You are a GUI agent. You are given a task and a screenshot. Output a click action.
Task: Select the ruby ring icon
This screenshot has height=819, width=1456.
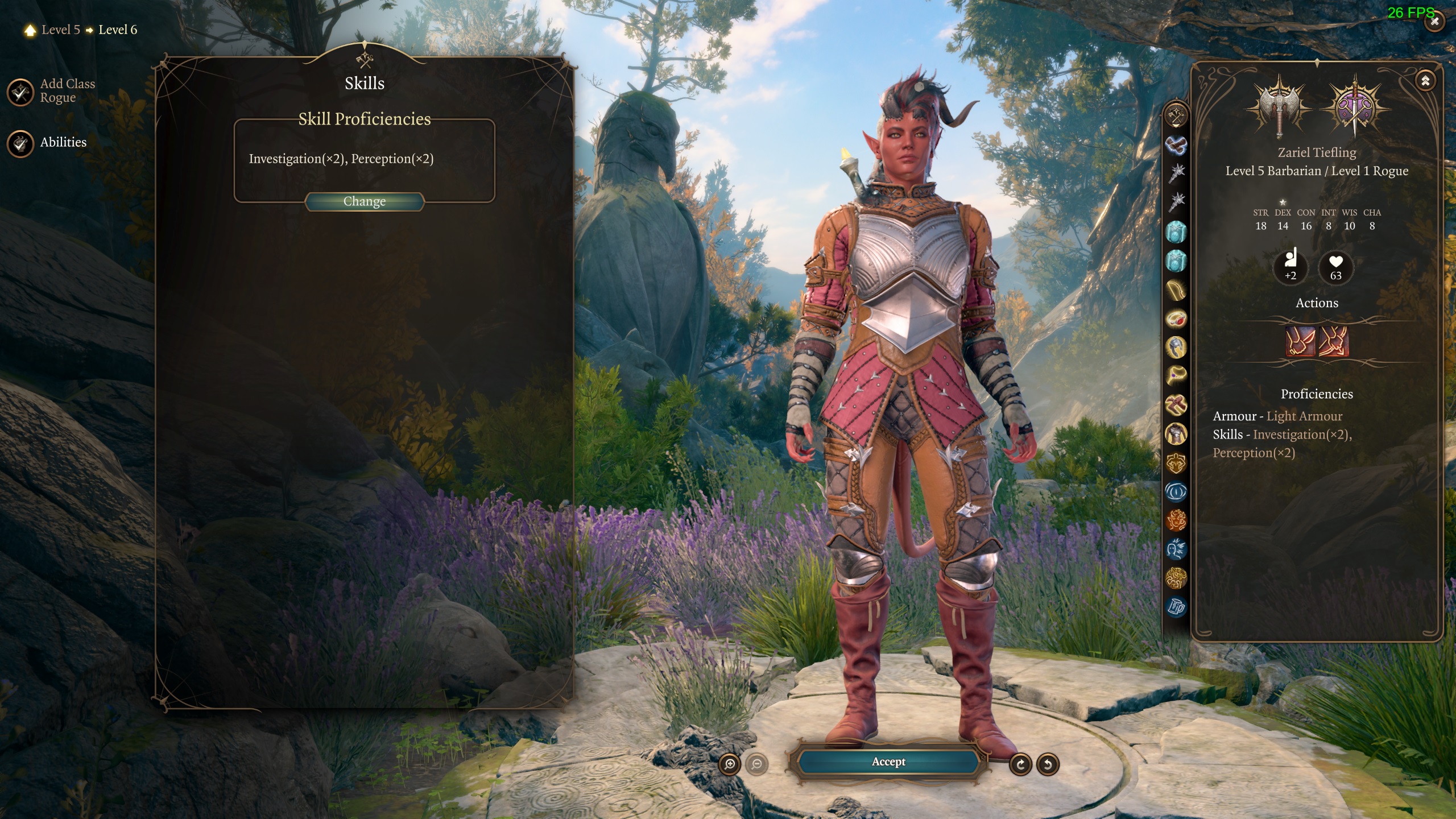click(x=1176, y=318)
